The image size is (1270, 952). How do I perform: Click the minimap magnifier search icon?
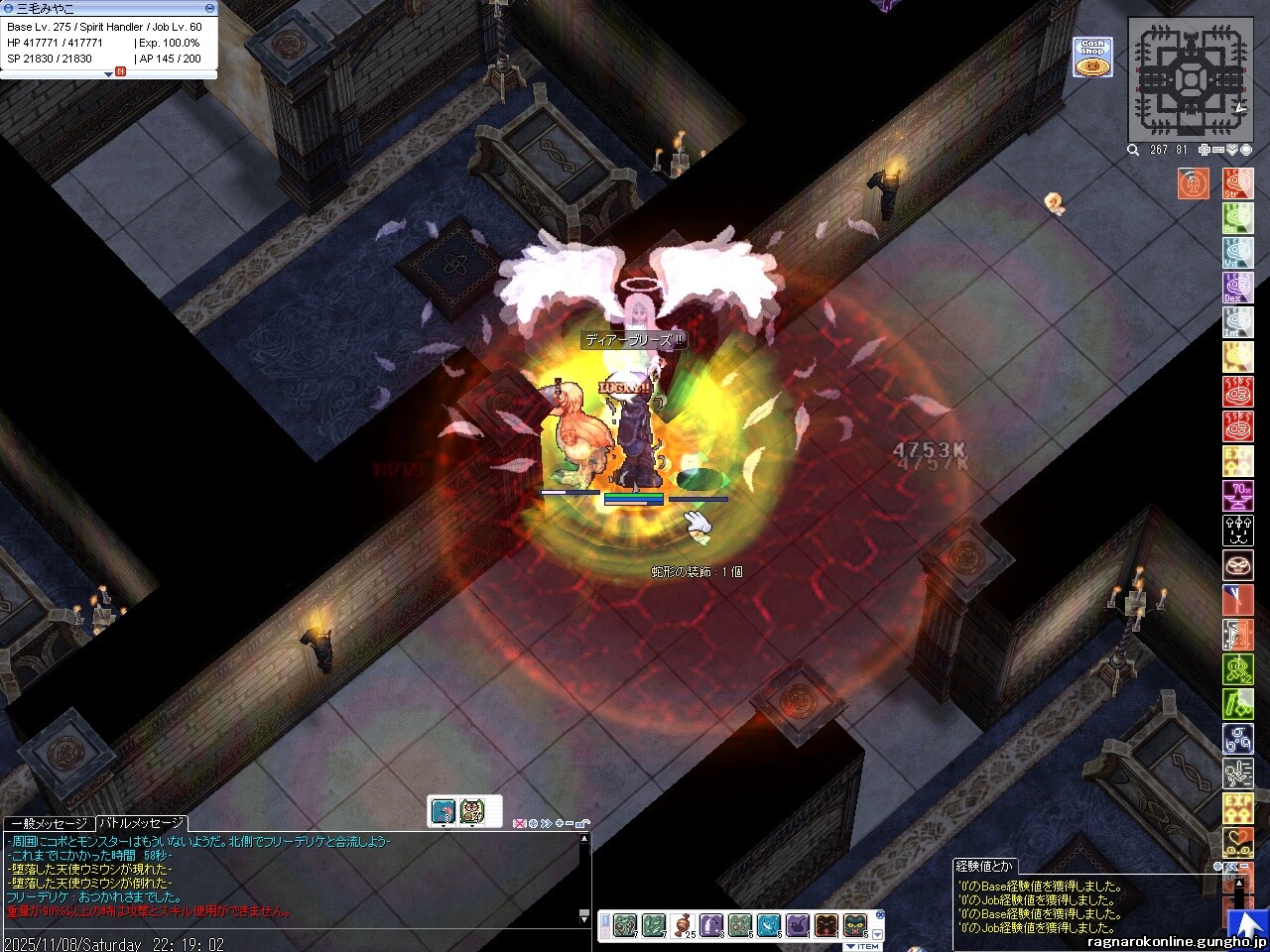[x=1133, y=150]
